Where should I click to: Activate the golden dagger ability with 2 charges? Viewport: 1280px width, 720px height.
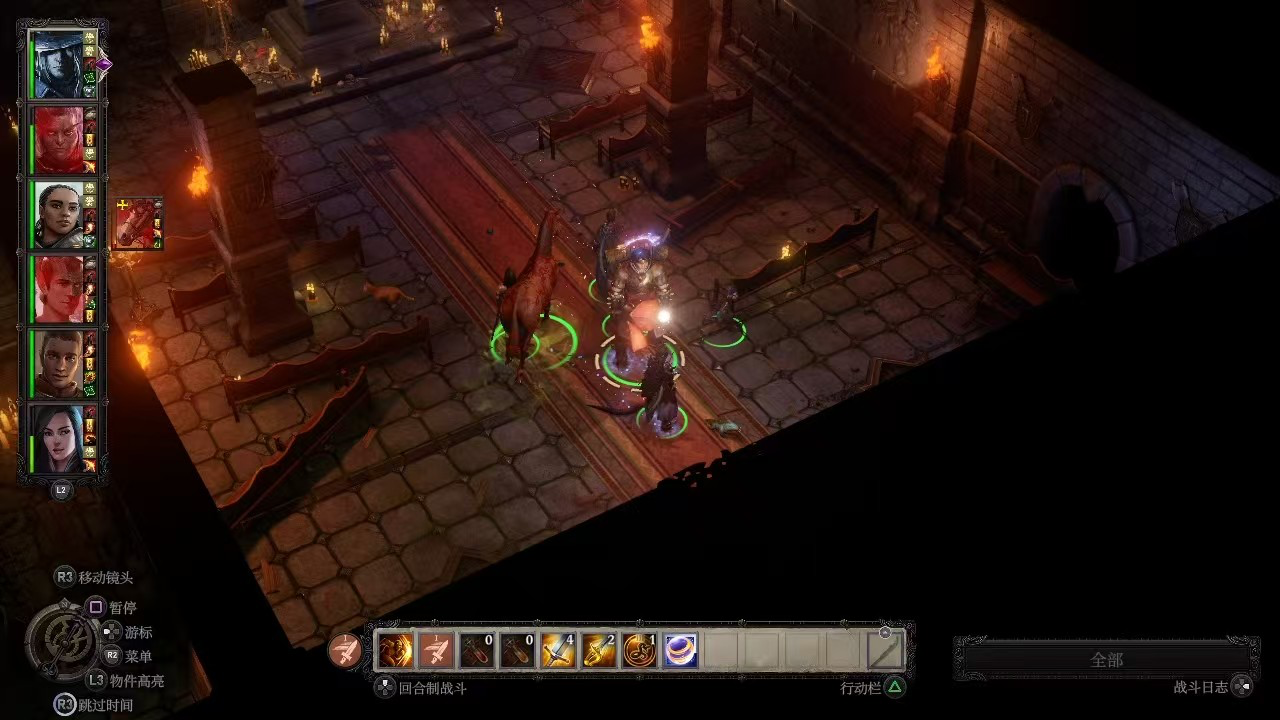[599, 651]
